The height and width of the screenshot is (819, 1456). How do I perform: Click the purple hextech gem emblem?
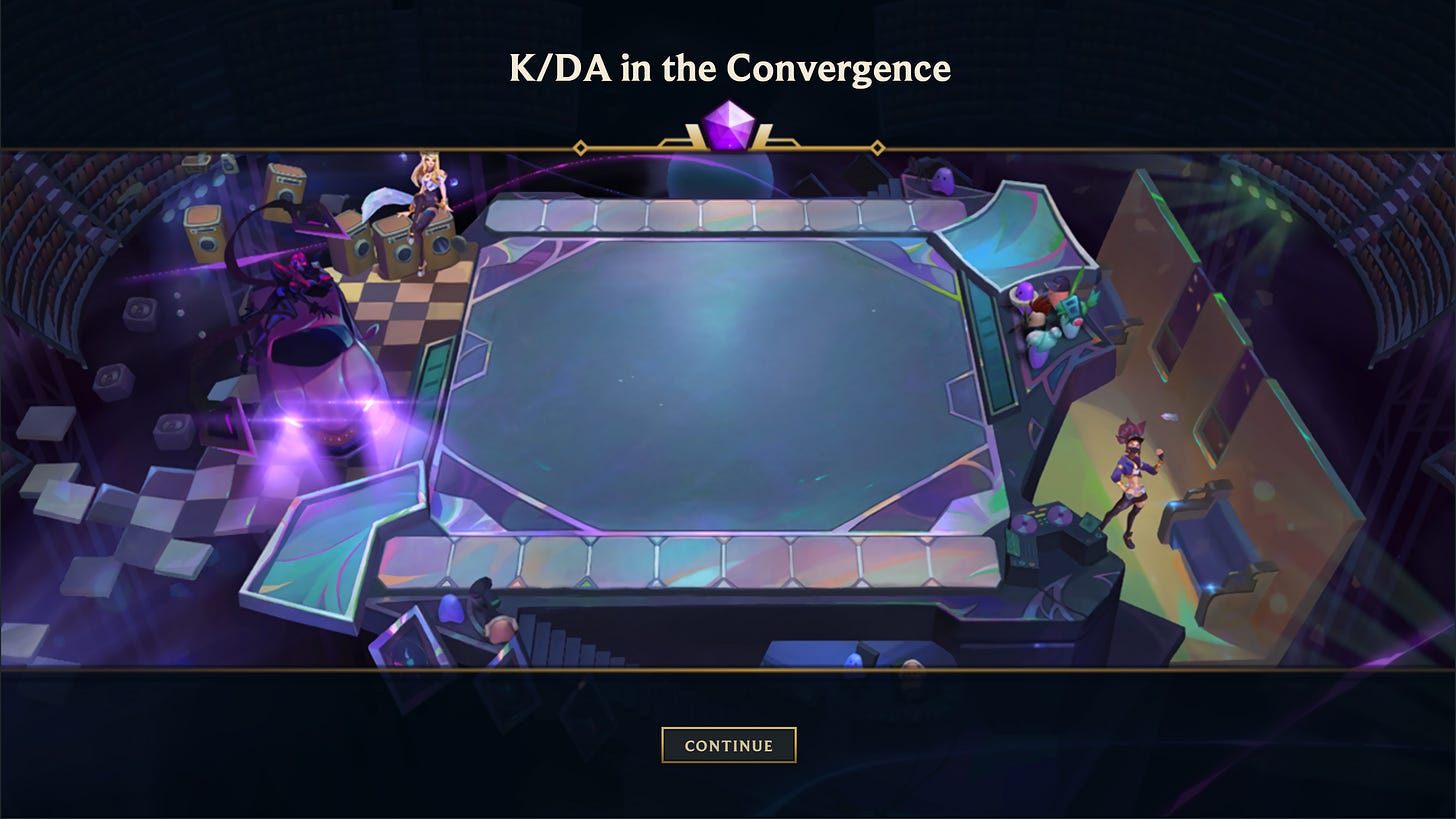pos(728,127)
